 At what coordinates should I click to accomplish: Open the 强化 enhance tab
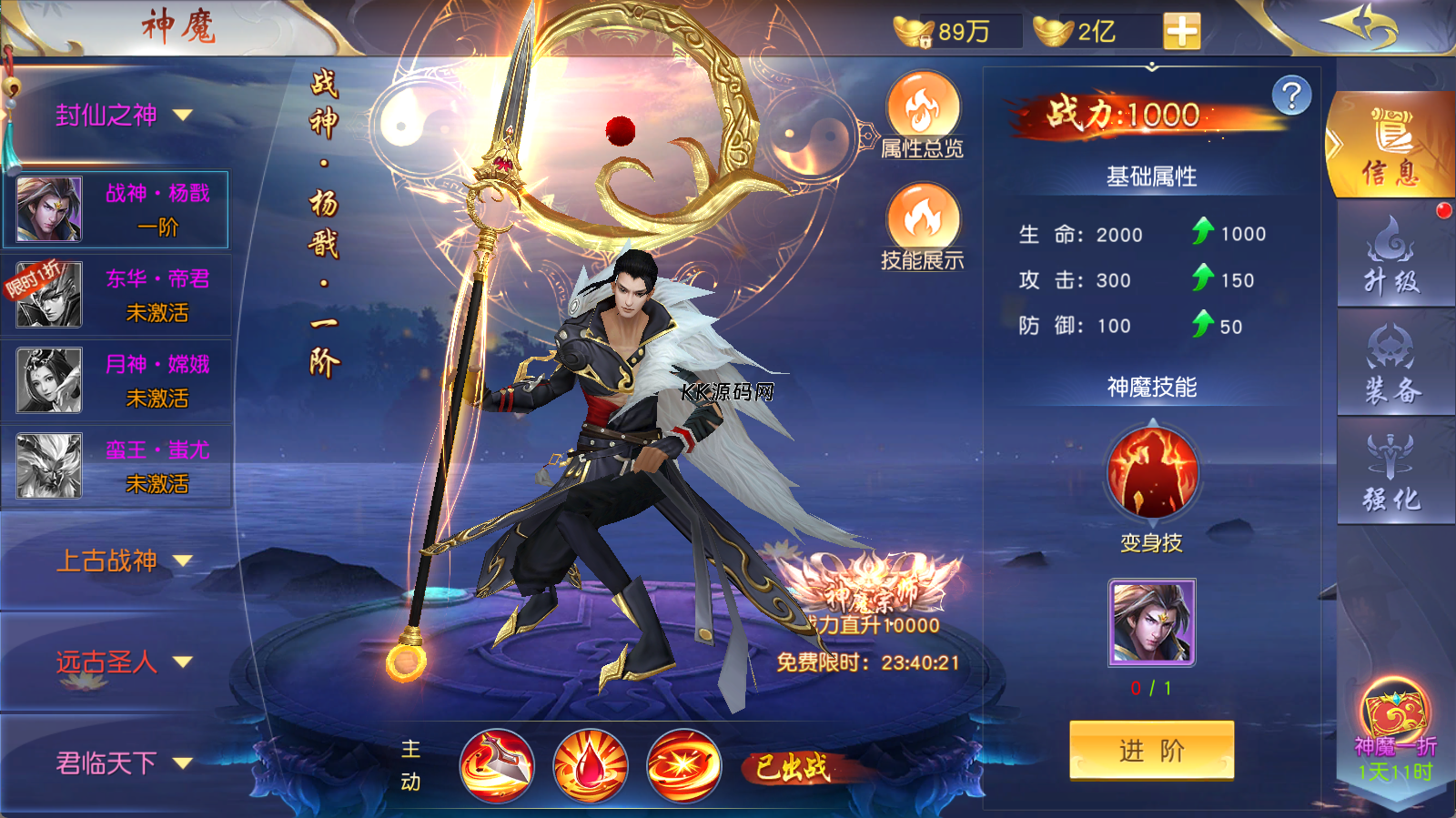[1390, 472]
